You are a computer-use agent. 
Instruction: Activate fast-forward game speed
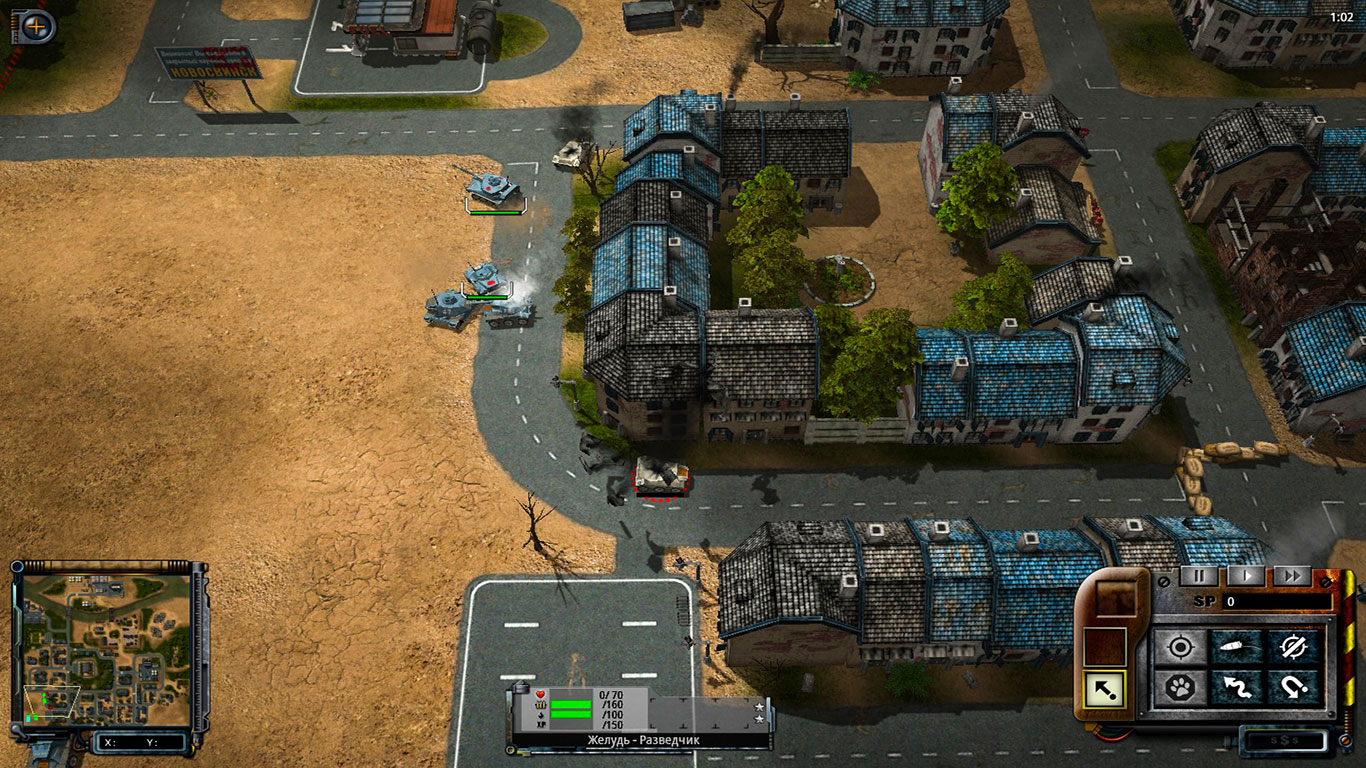tap(1292, 576)
